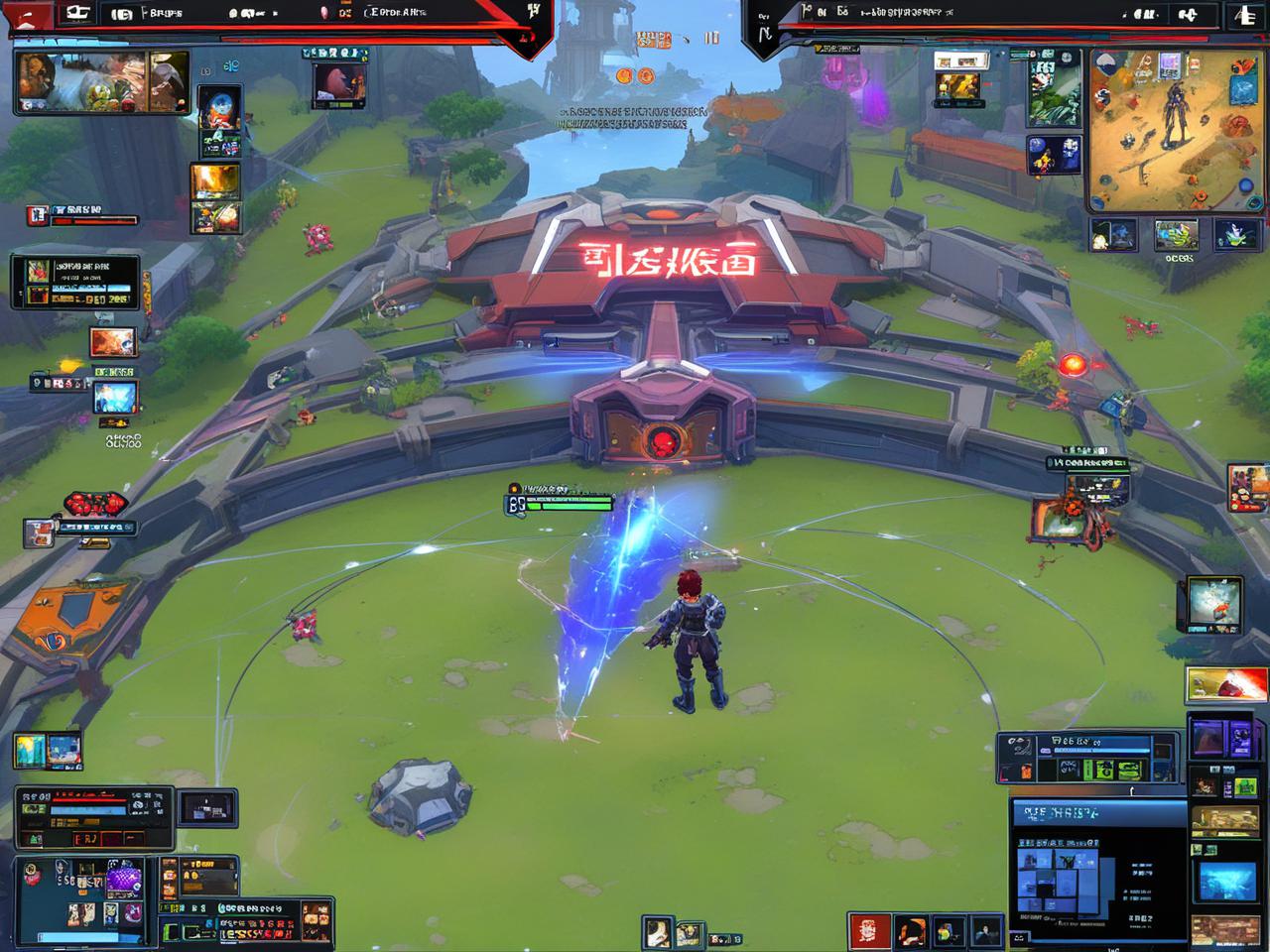The image size is (1270, 952).
Task: Select the red square icon in the bottom bar
Action: [868, 931]
